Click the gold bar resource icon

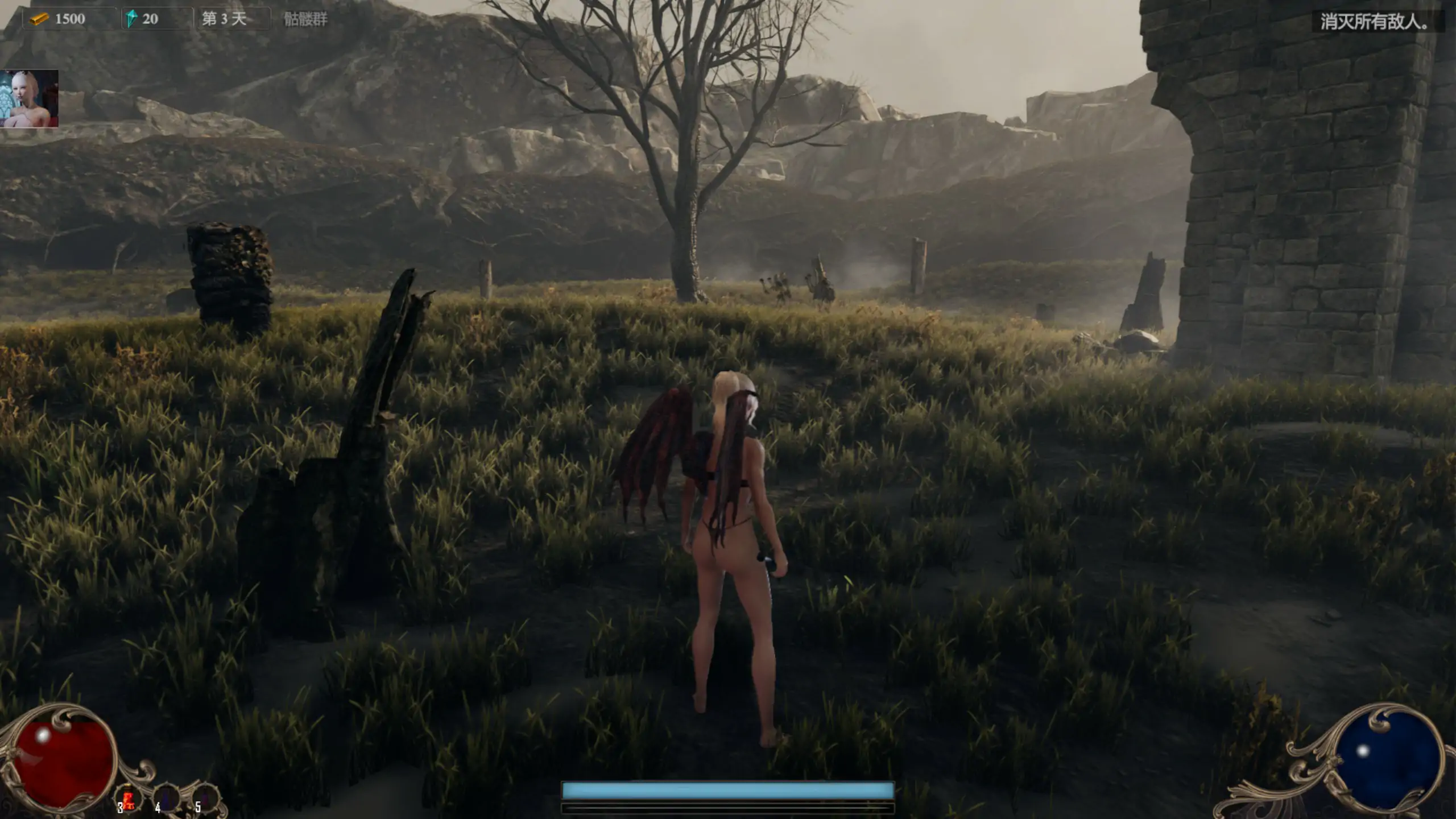click(x=40, y=19)
